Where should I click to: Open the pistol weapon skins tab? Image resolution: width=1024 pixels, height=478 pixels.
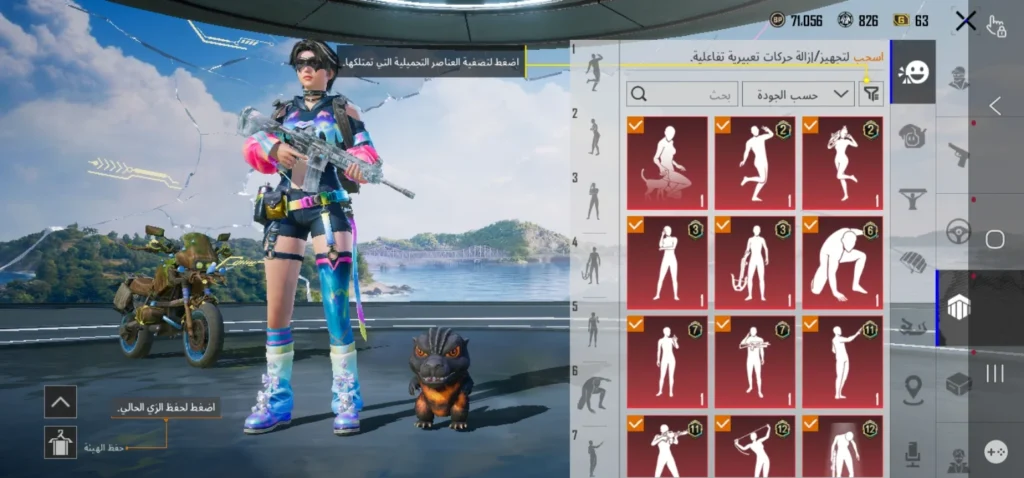pyautogui.click(x=958, y=153)
